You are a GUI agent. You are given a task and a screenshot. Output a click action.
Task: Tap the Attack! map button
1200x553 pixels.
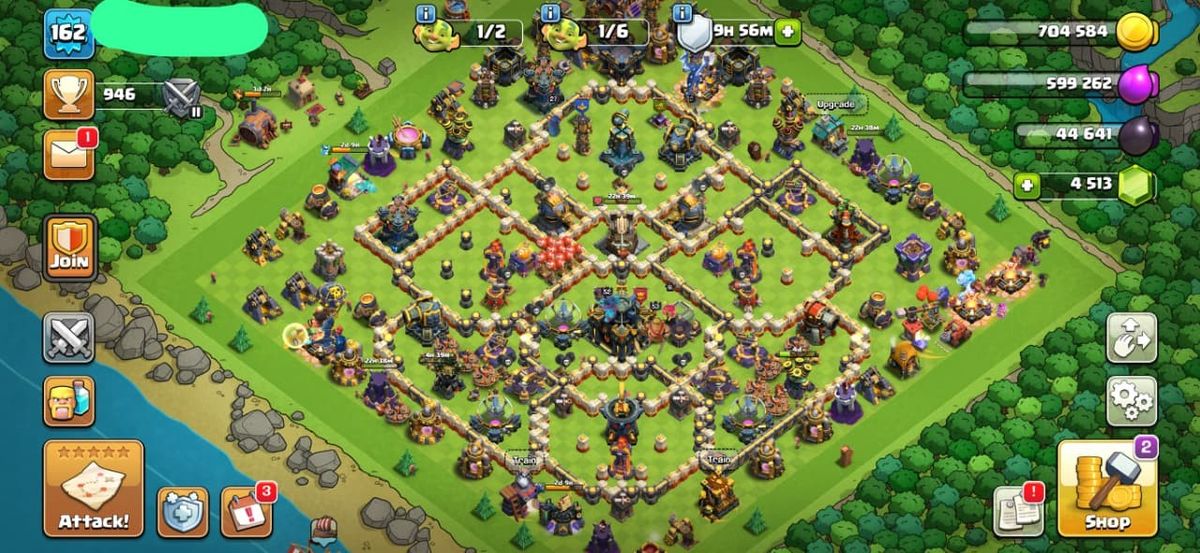(93, 488)
